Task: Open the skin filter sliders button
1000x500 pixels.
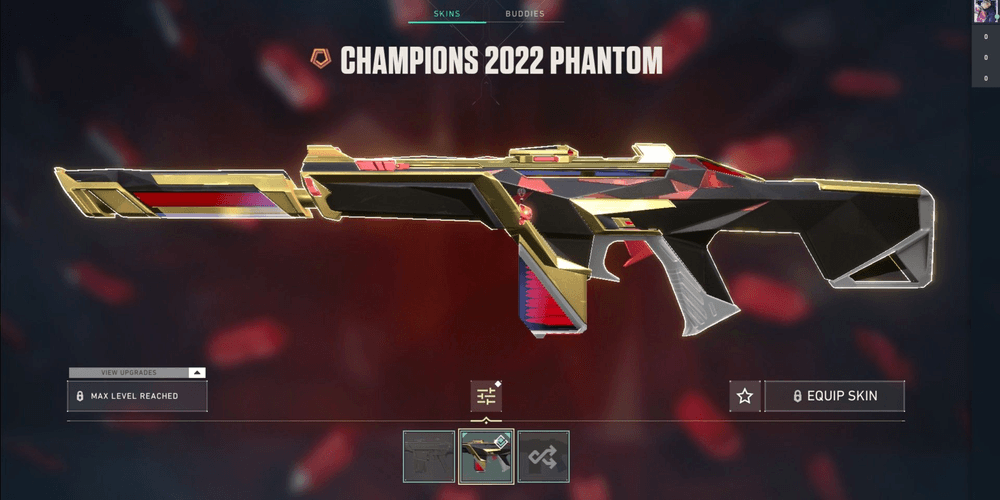Action: point(486,396)
